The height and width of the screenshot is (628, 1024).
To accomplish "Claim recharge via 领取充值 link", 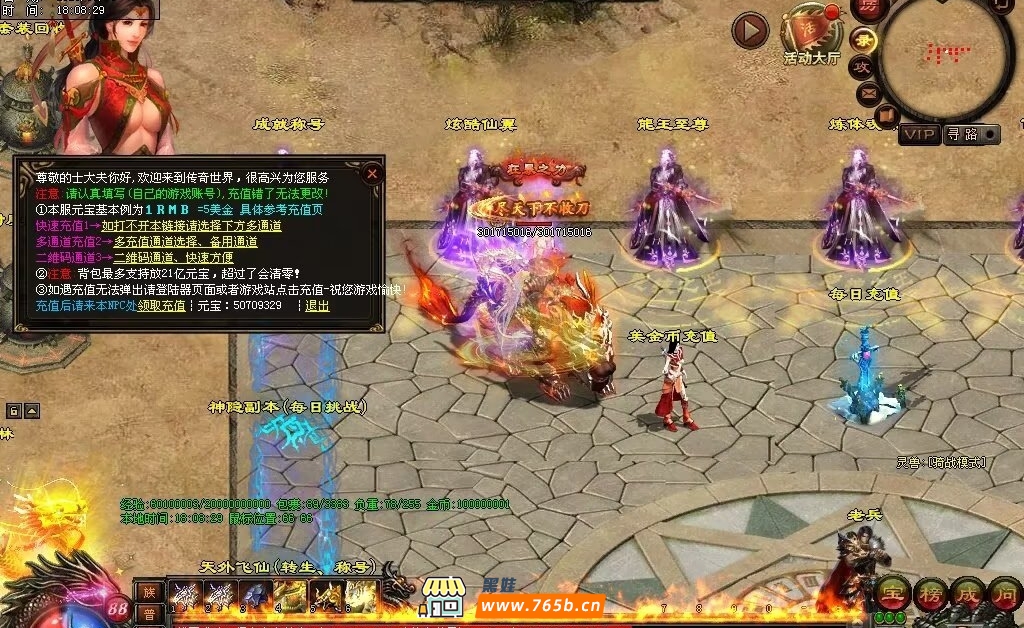I will point(161,305).
